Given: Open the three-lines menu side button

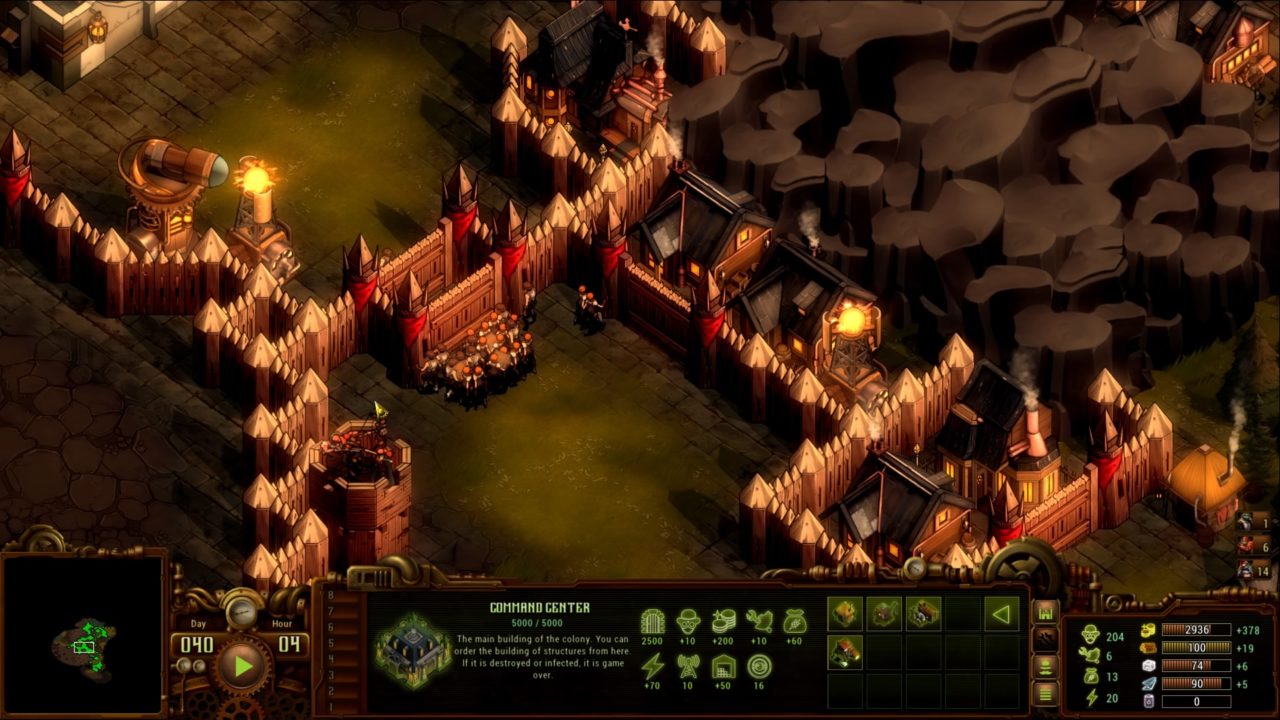Looking at the screenshot, I should point(1045,692).
